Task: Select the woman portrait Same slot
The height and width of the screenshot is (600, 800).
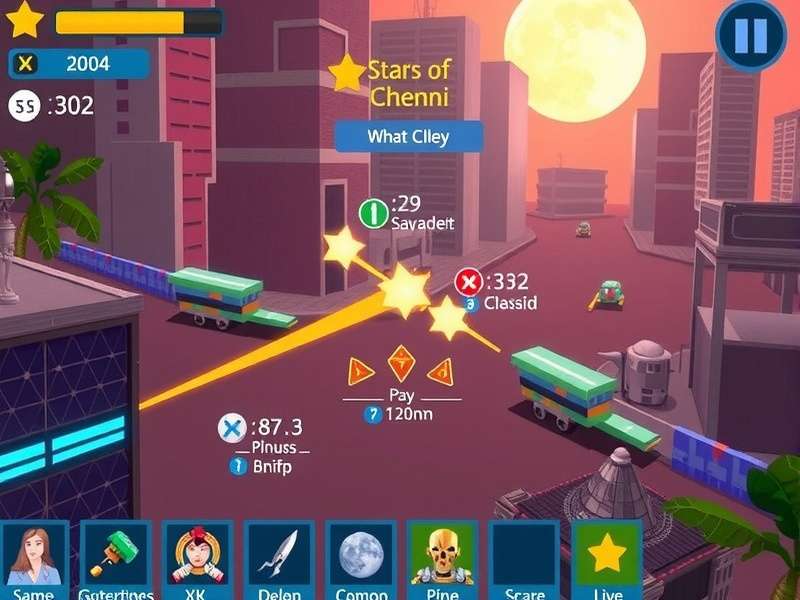Action: (34, 556)
